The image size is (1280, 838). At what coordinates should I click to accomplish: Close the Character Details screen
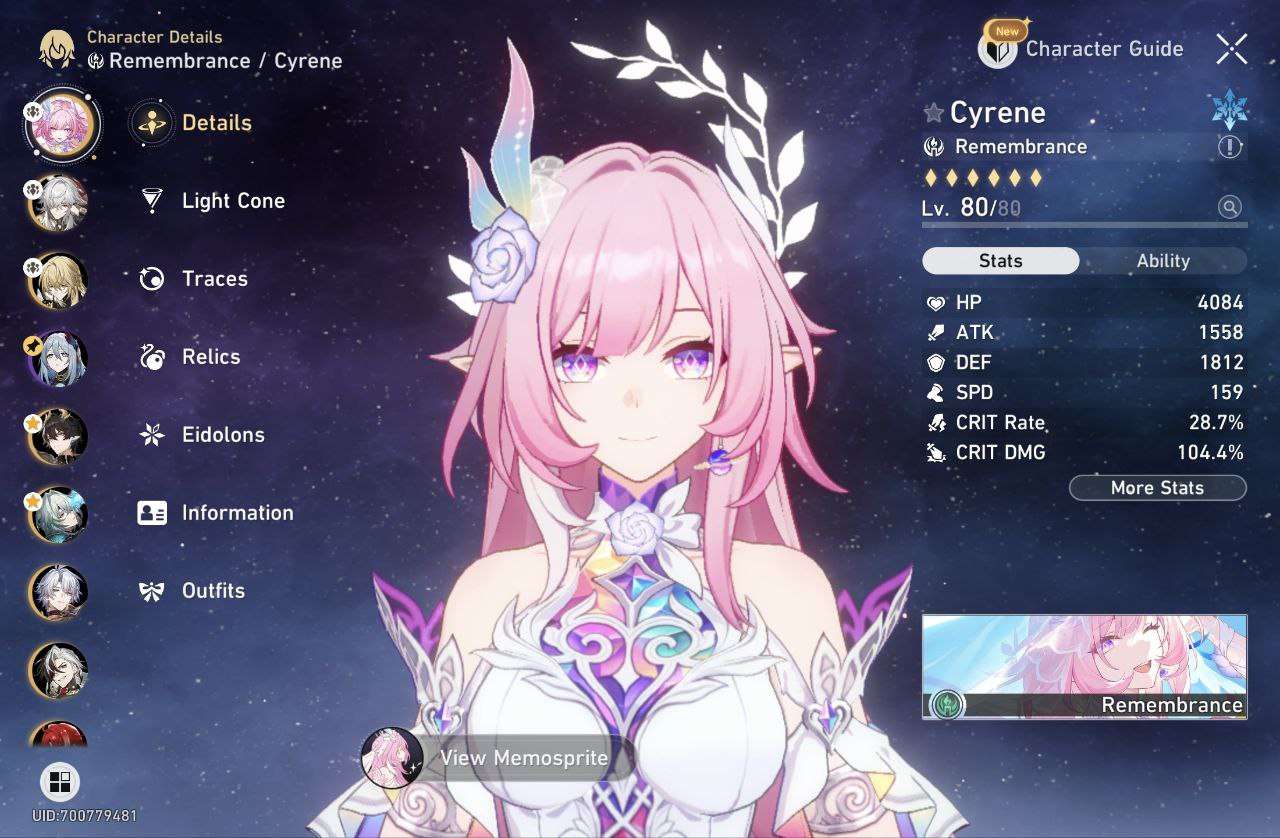pyautogui.click(x=1232, y=48)
